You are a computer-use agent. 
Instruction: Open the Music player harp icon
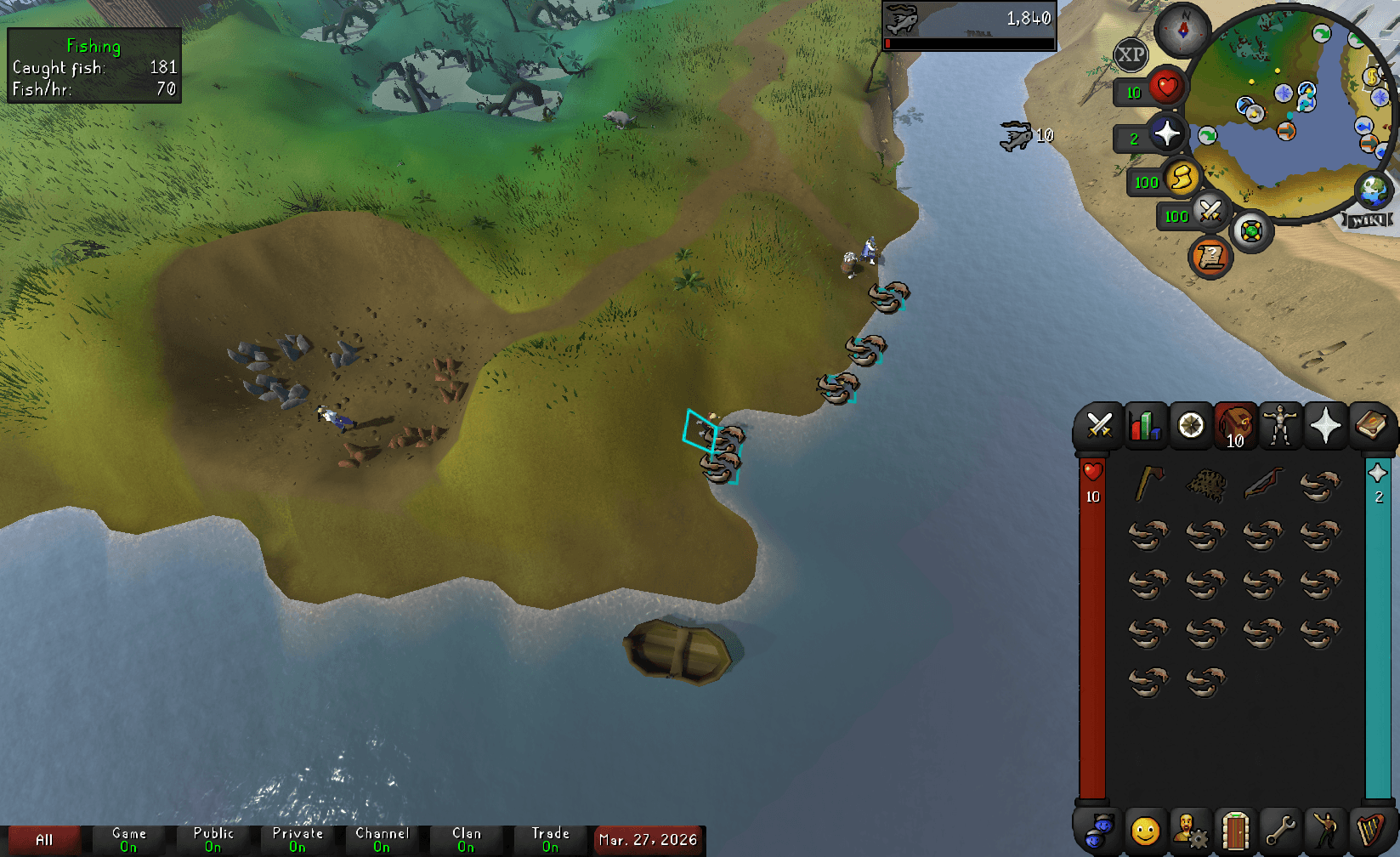pyautogui.click(x=1369, y=829)
